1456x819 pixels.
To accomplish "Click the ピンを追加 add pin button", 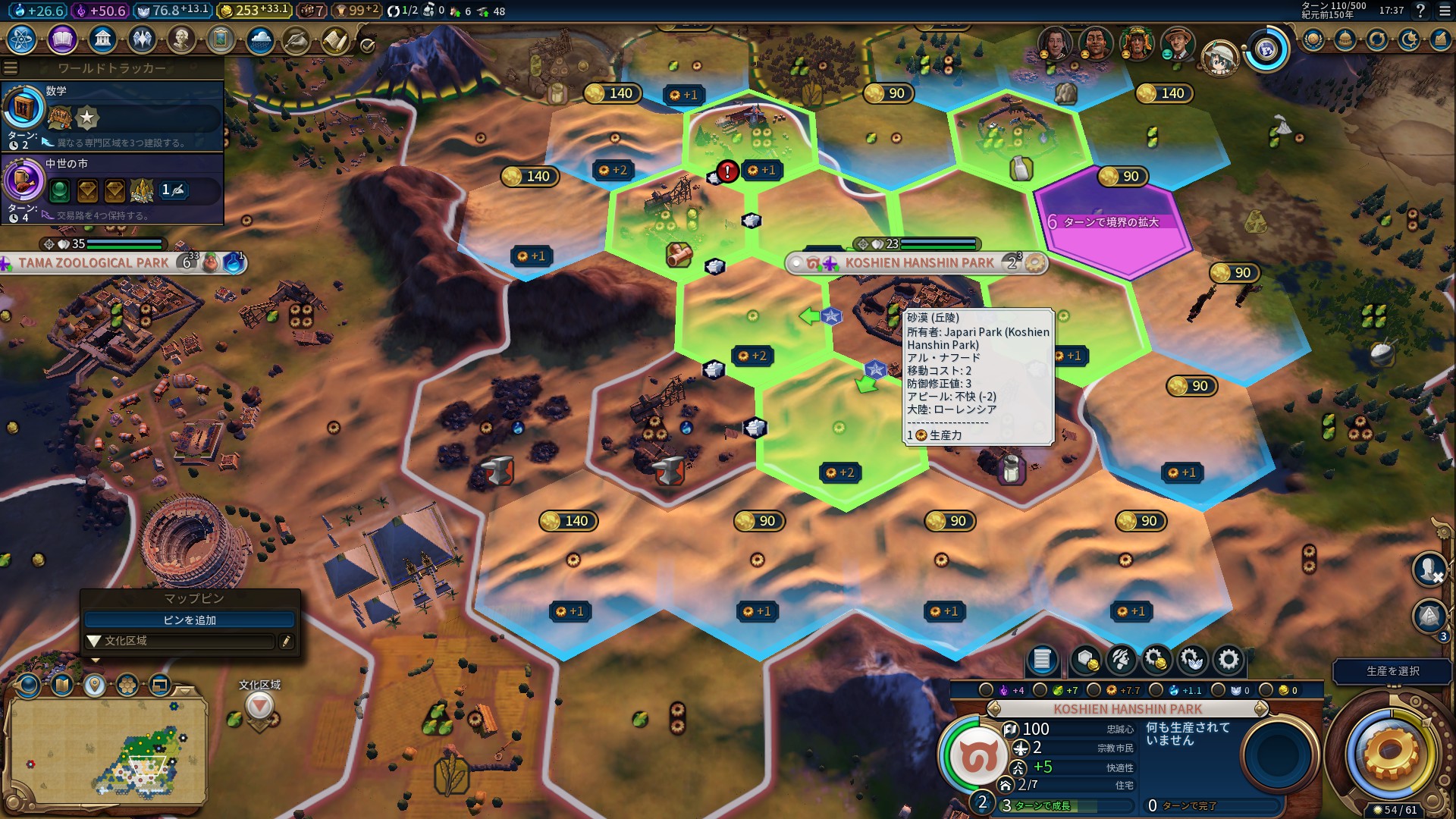I will click(190, 620).
